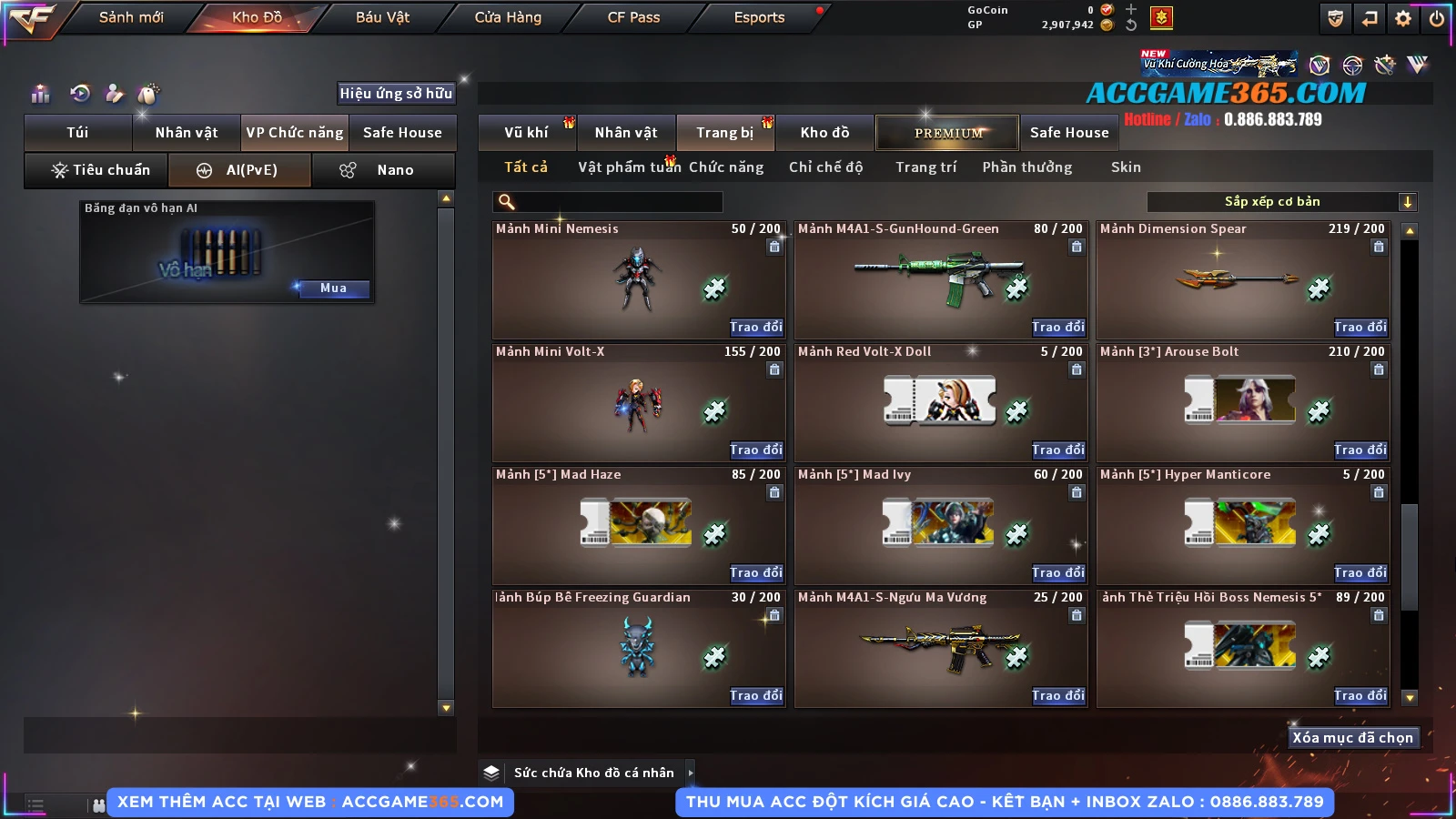
Task: Open the gear settings icon
Action: point(1403,18)
